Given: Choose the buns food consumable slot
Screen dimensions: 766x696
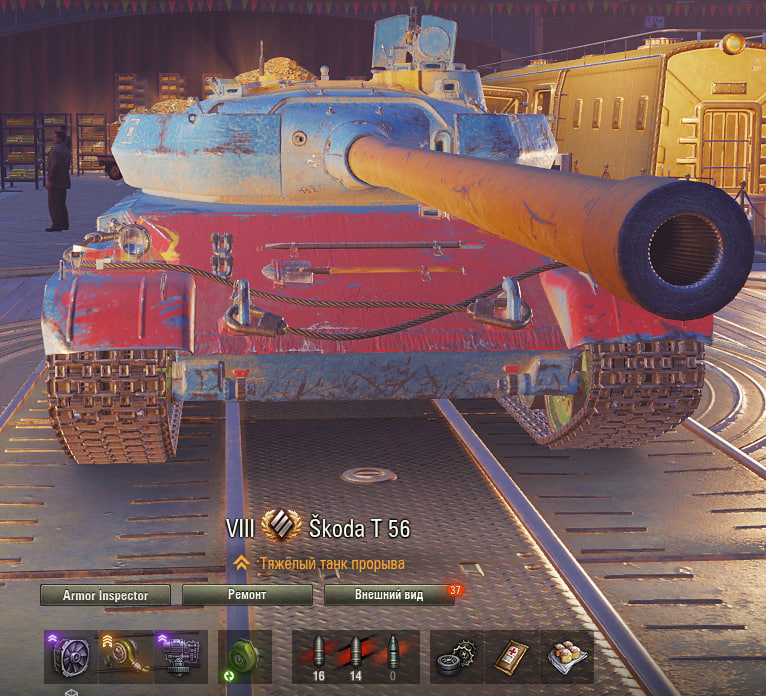Looking at the screenshot, I should point(566,656).
